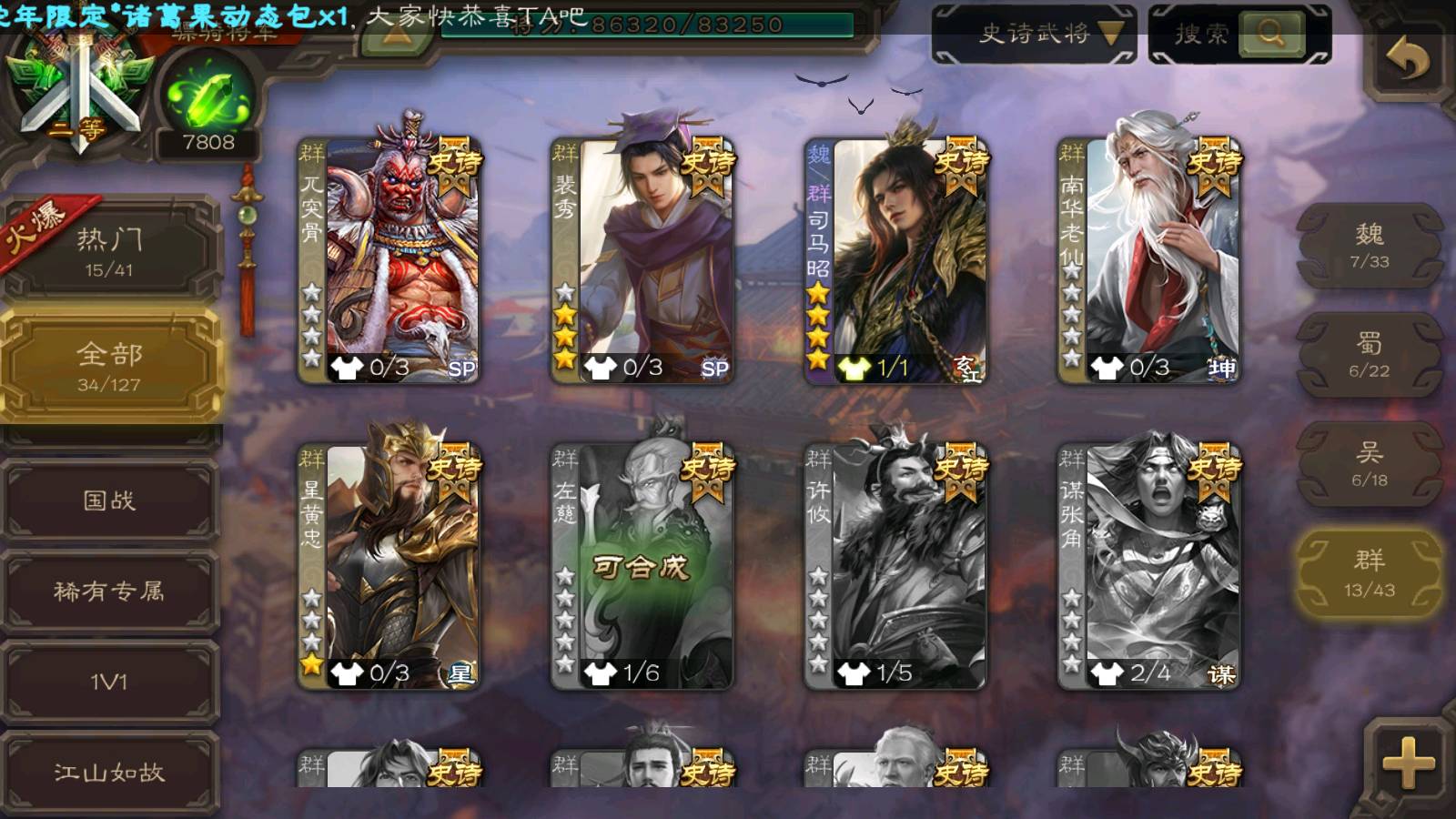Click the golden plus button
Viewport: 1456px width, 819px height.
pos(1407,763)
